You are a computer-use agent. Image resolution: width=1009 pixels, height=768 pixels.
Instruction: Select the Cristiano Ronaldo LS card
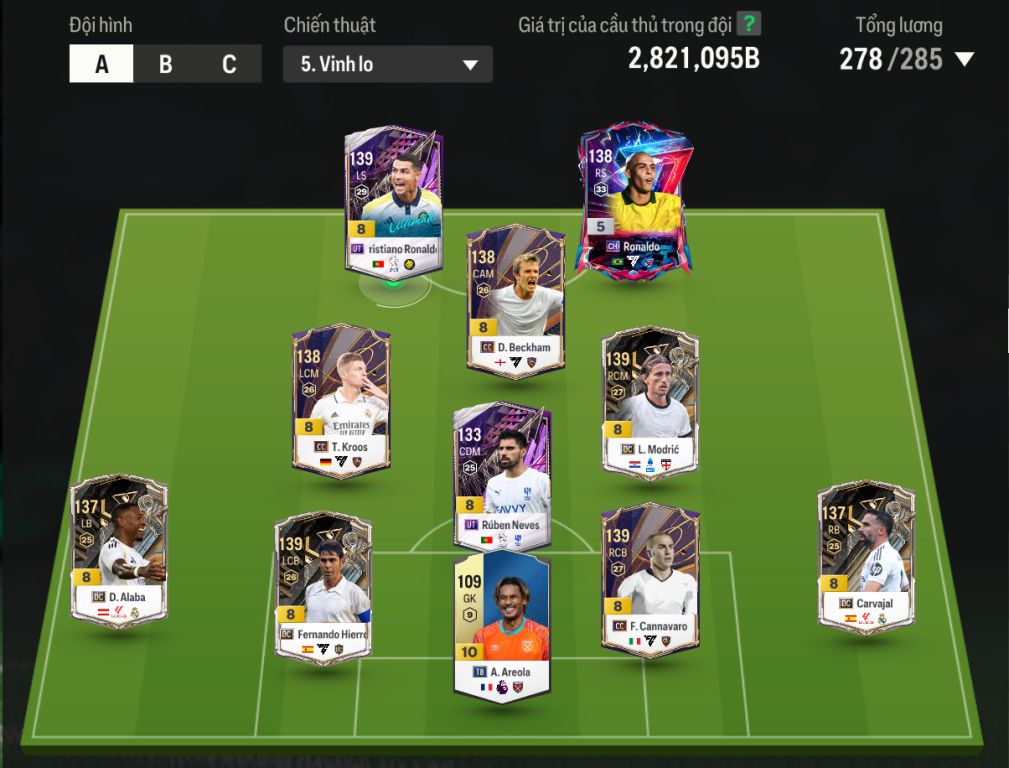[x=393, y=200]
